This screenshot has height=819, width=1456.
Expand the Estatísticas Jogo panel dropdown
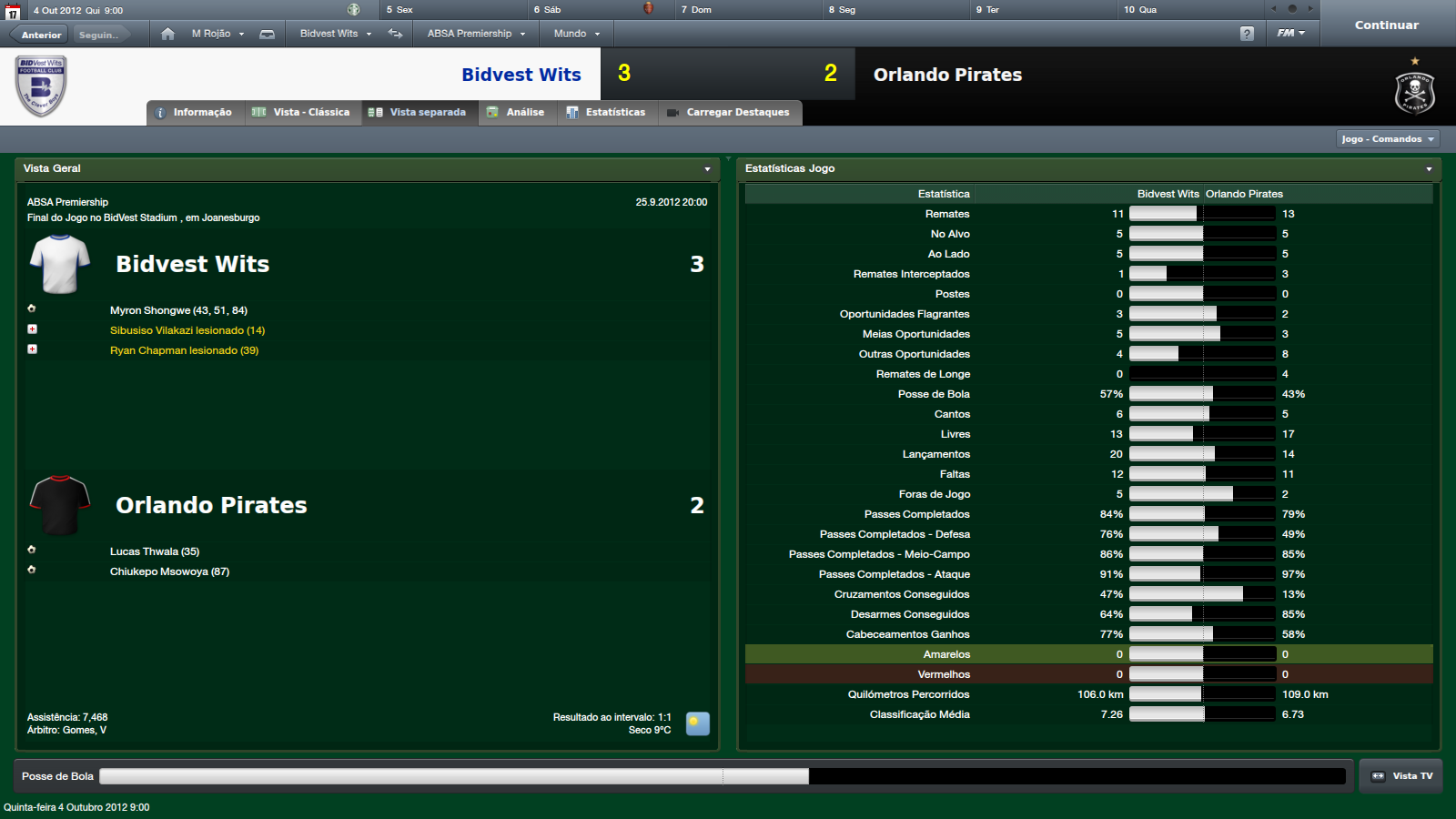pos(1429,169)
